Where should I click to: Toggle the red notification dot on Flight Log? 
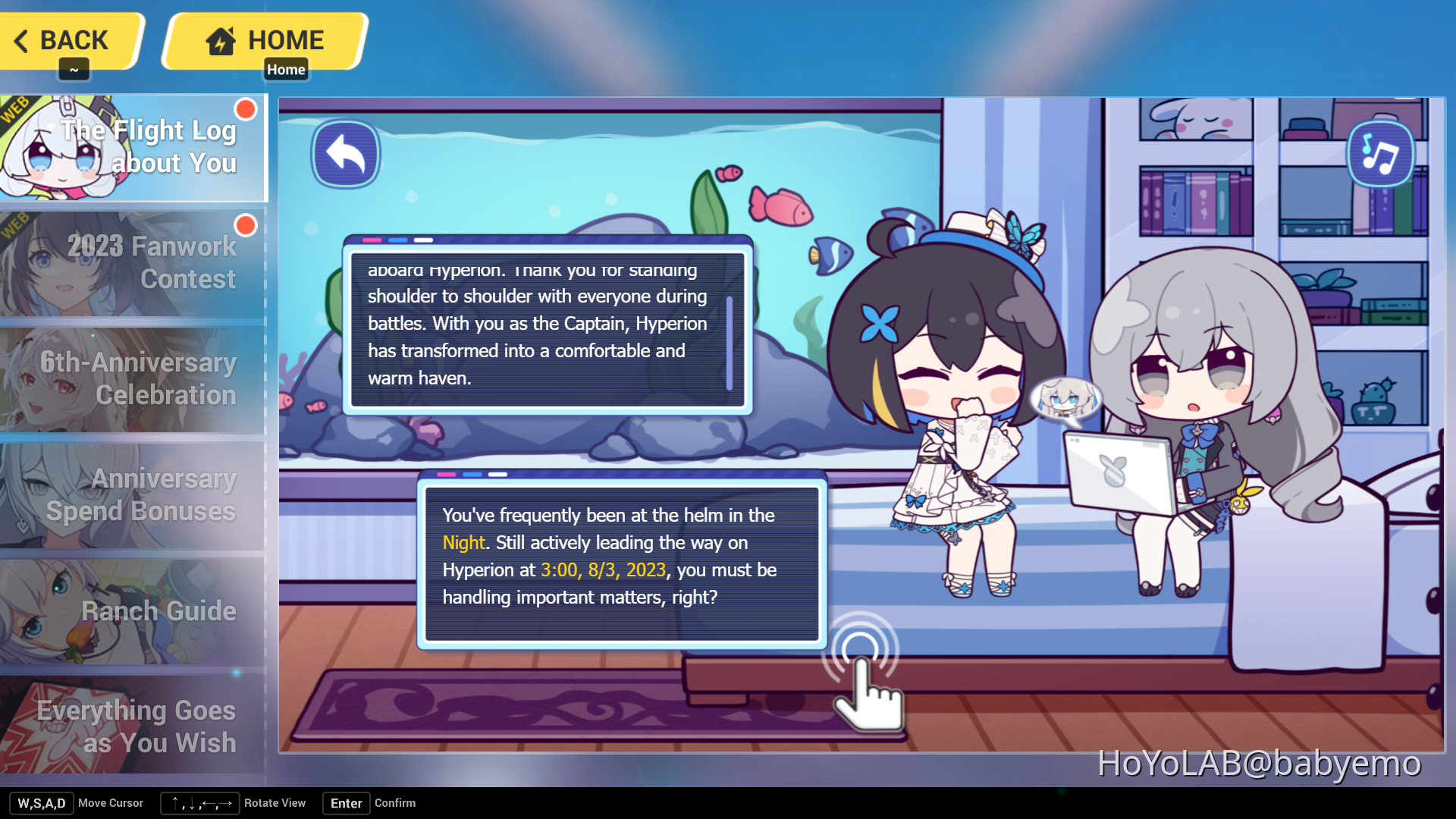(x=245, y=108)
